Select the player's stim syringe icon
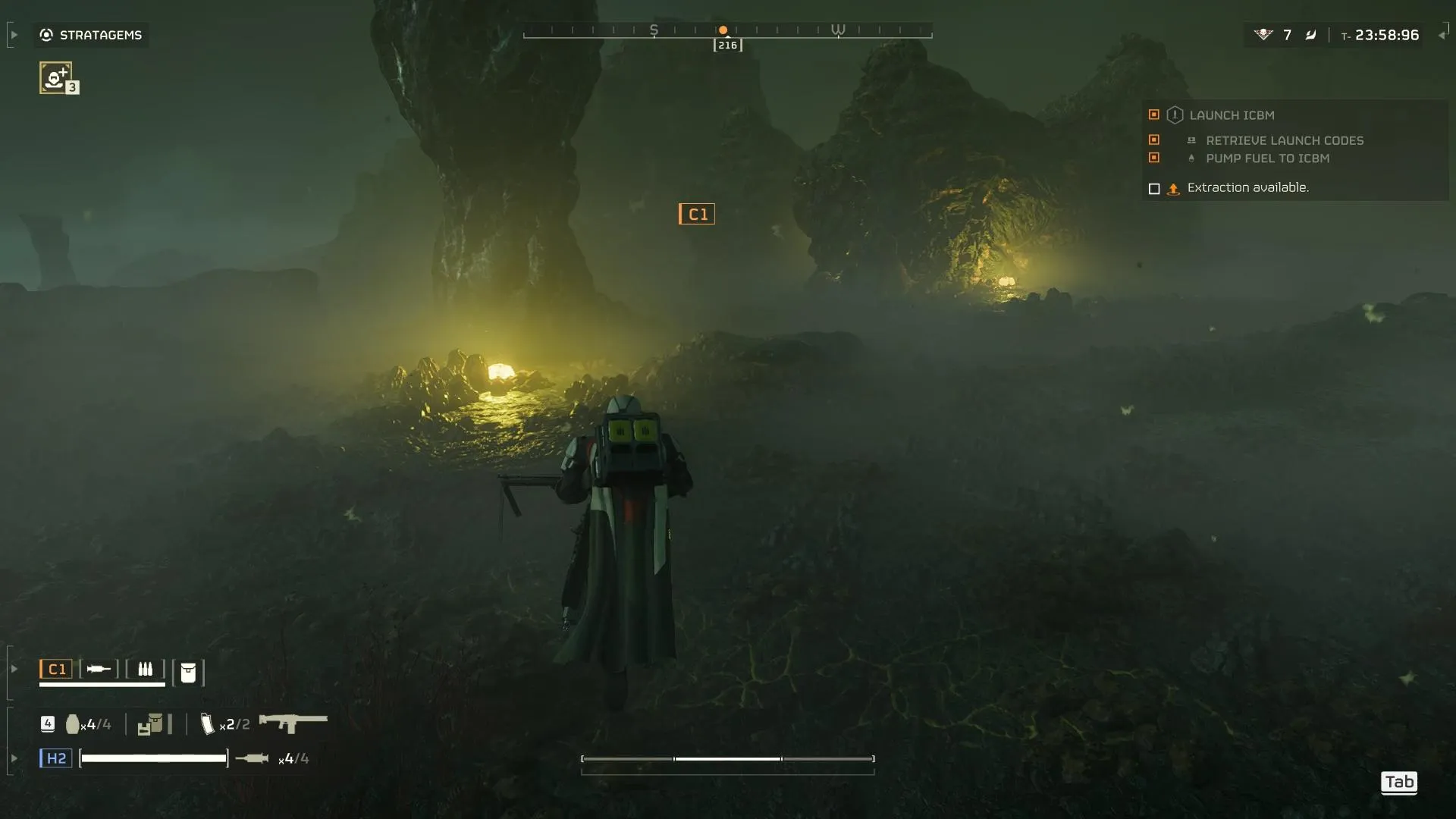This screenshot has height=819, width=1456. pos(252,758)
